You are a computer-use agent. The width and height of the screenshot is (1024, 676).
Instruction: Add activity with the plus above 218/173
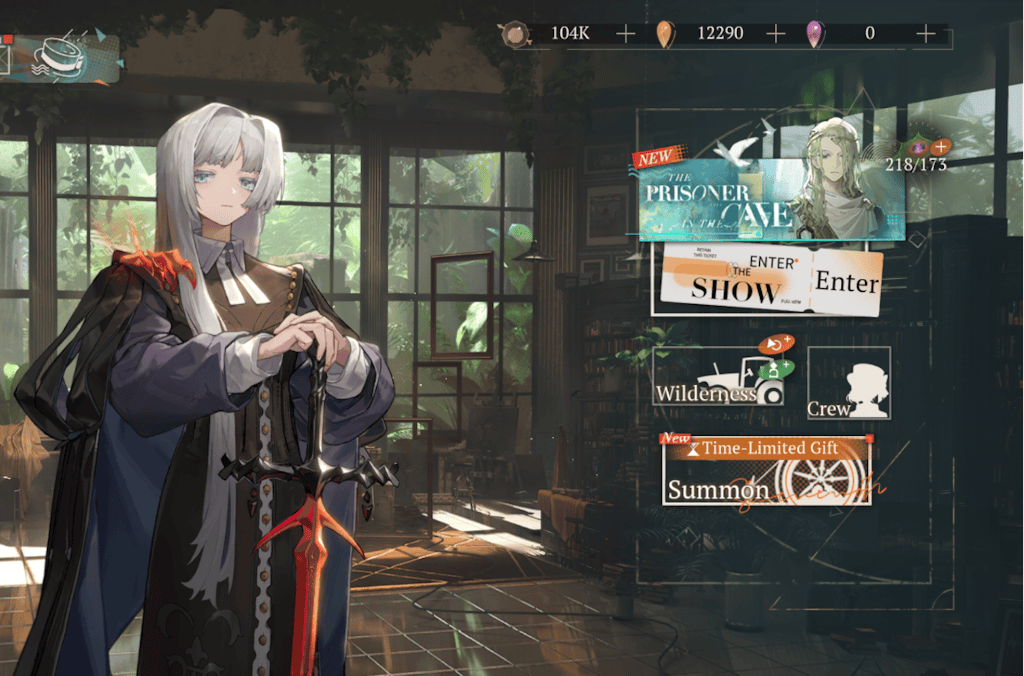pos(940,147)
